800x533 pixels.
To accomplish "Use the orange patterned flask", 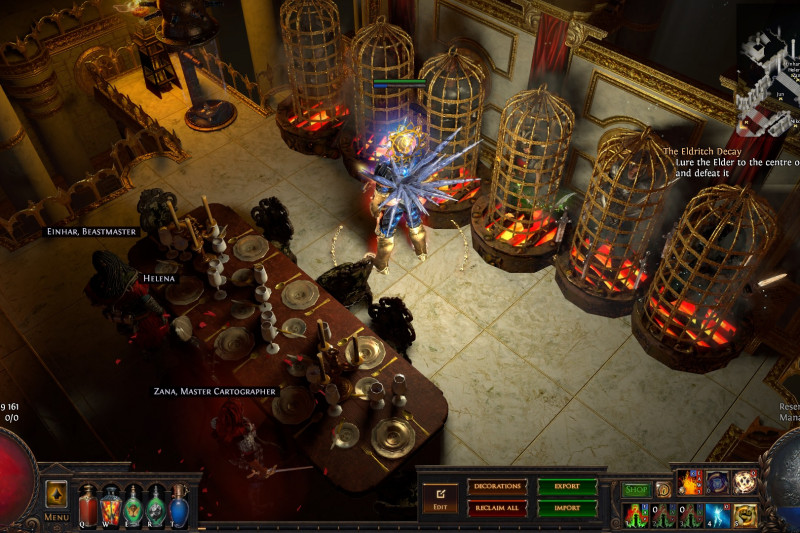I will point(111,505).
